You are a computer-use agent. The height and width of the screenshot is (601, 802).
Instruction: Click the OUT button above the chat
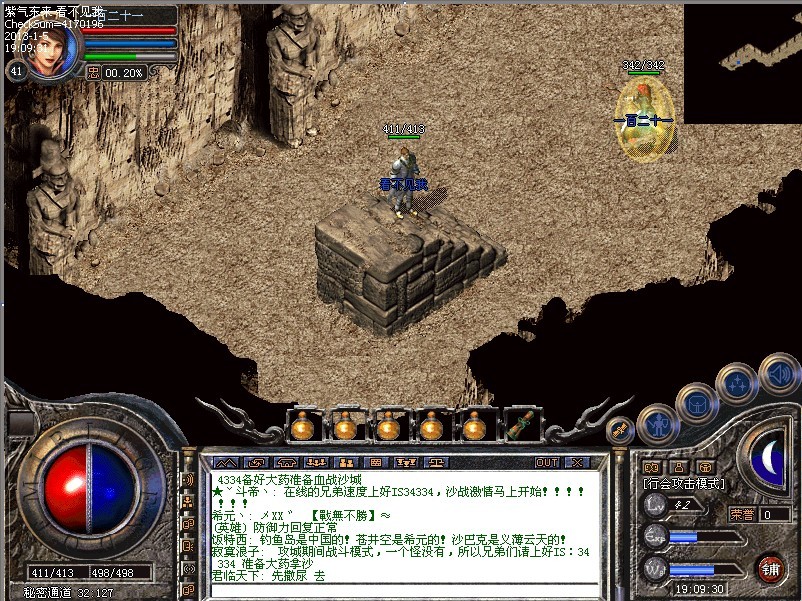coord(546,463)
